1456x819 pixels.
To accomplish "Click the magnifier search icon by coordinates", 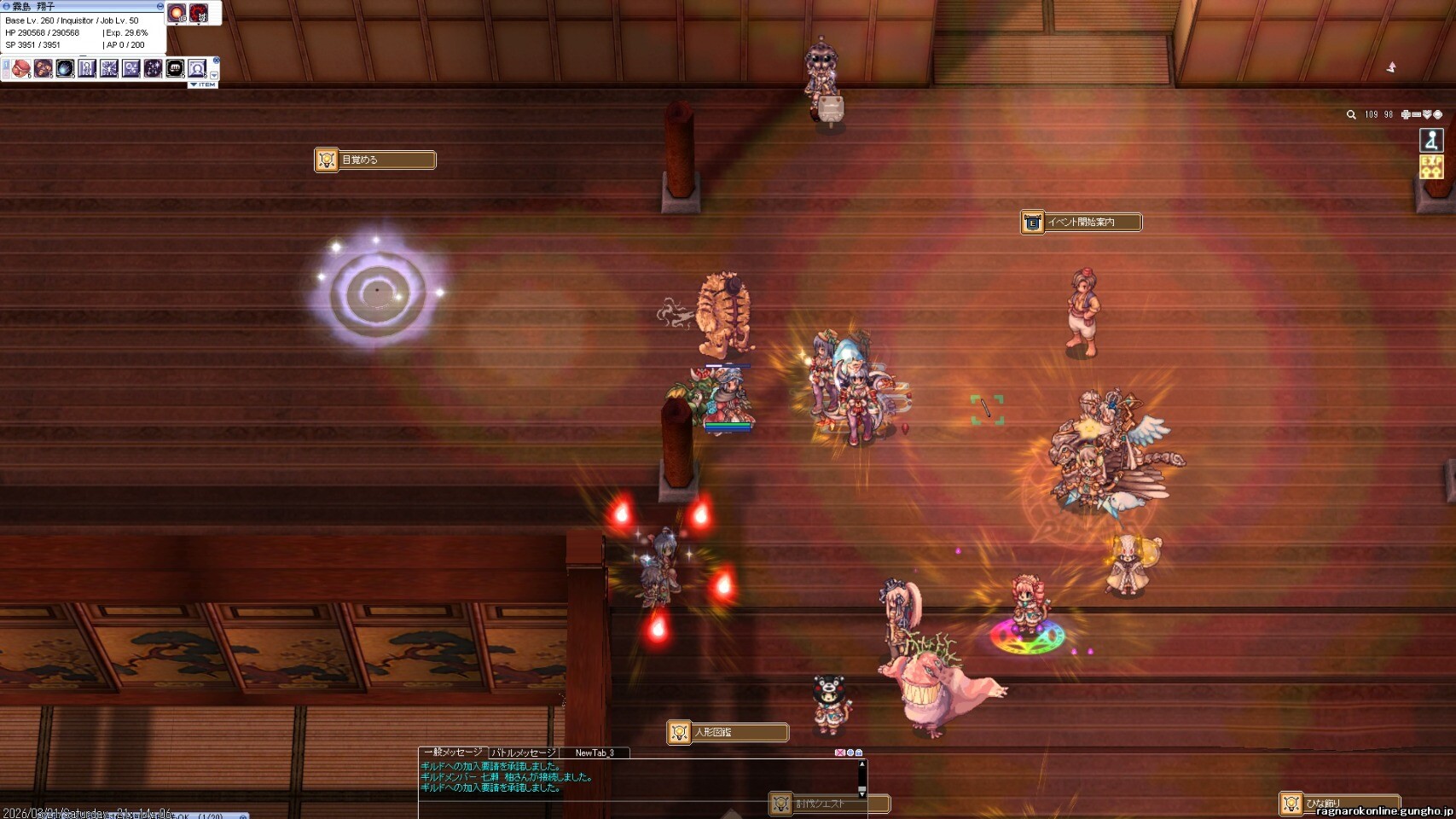I will [1351, 114].
